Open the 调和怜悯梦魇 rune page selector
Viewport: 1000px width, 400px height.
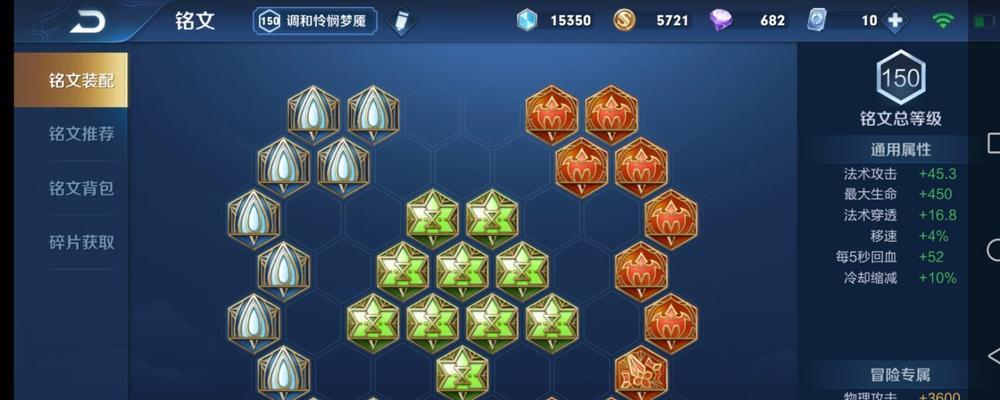[x=314, y=21]
